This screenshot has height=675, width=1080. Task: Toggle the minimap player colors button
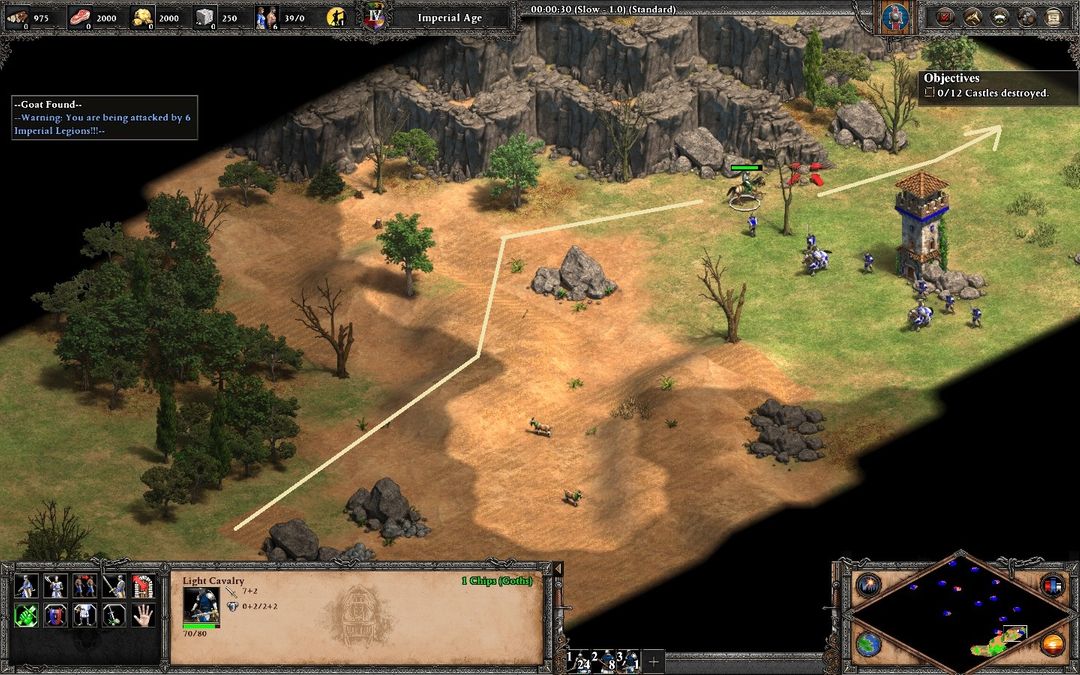point(1051,586)
